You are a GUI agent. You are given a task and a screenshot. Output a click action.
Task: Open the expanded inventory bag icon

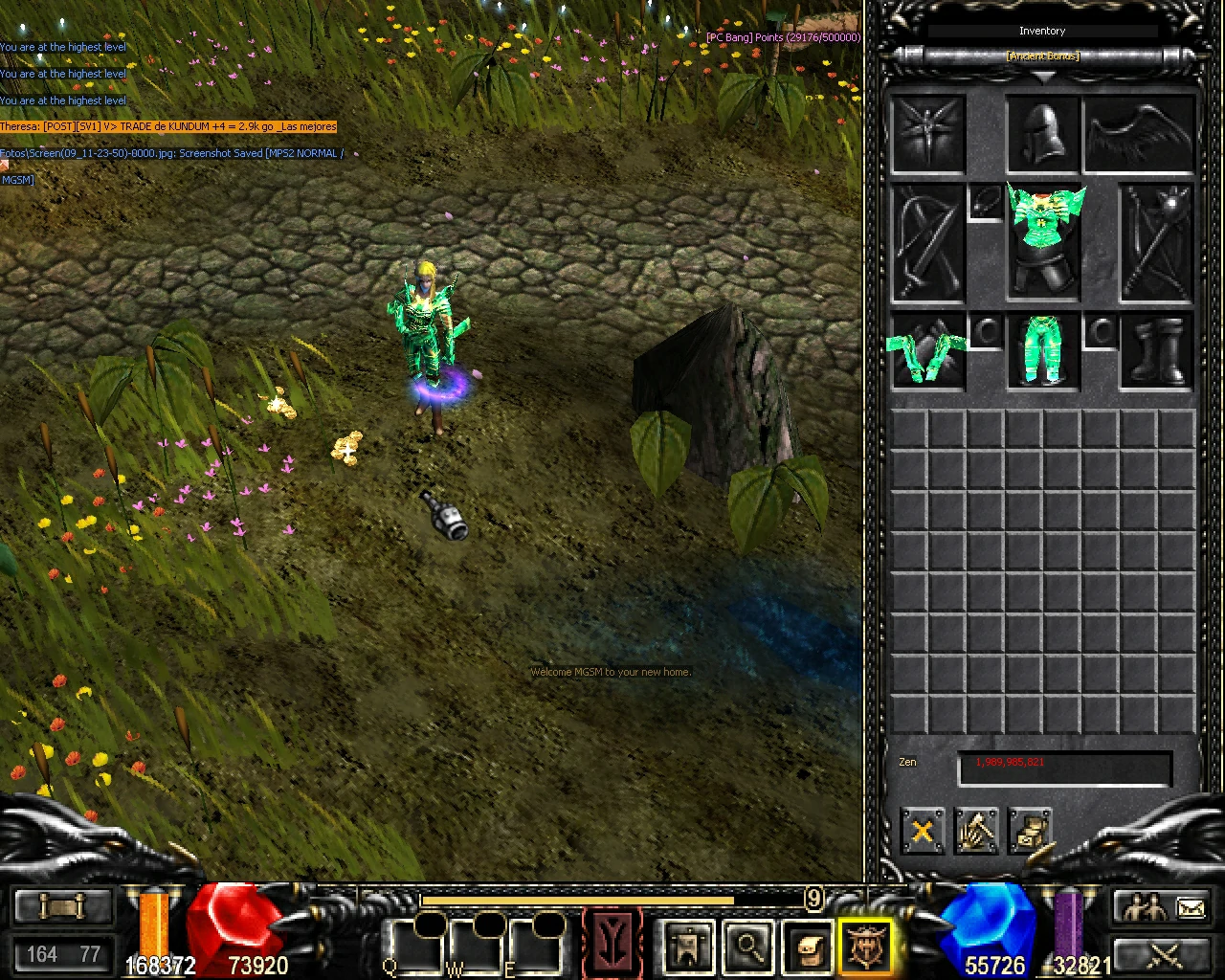809,947
